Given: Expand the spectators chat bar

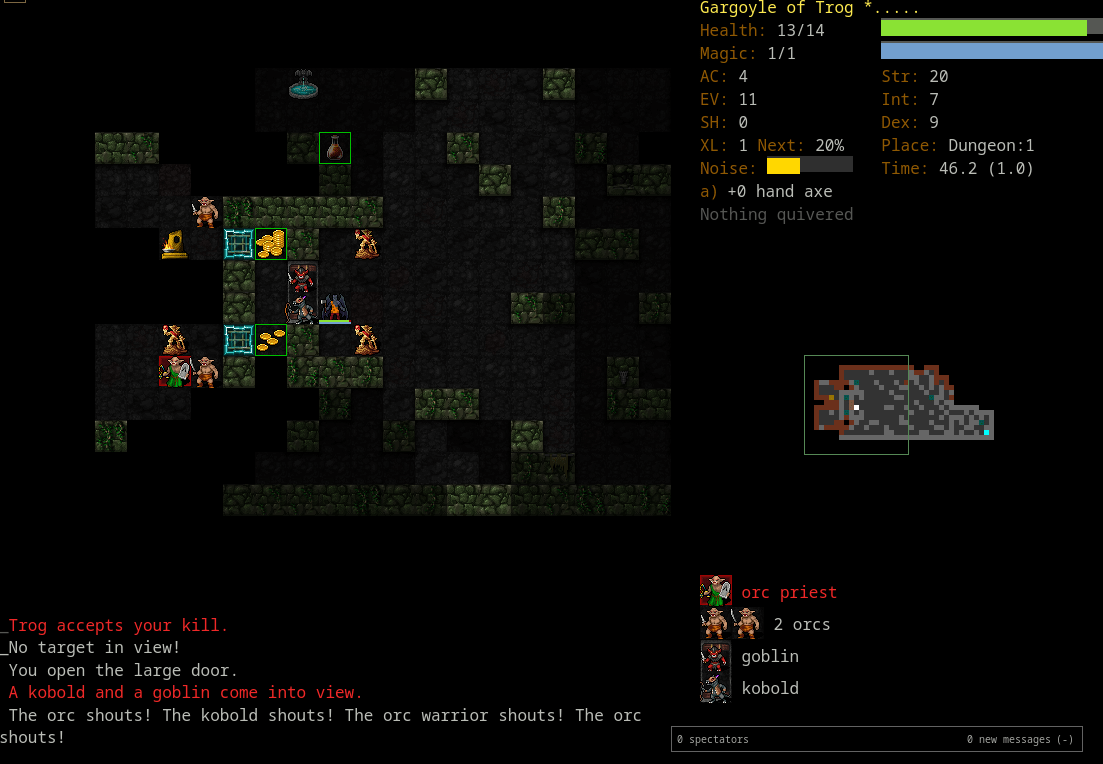Looking at the screenshot, I should (876, 739).
